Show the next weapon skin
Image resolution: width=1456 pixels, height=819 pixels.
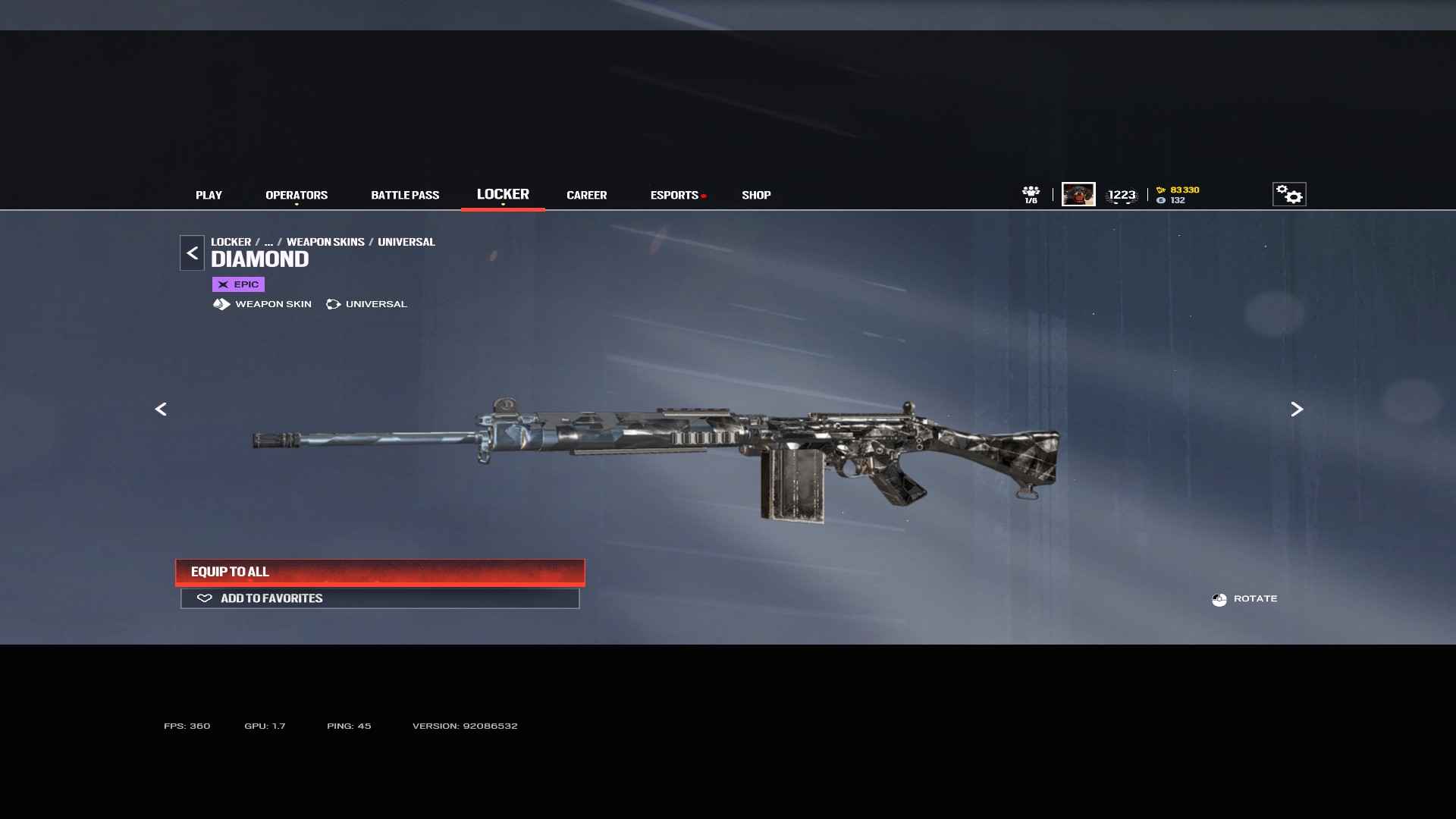point(1297,409)
